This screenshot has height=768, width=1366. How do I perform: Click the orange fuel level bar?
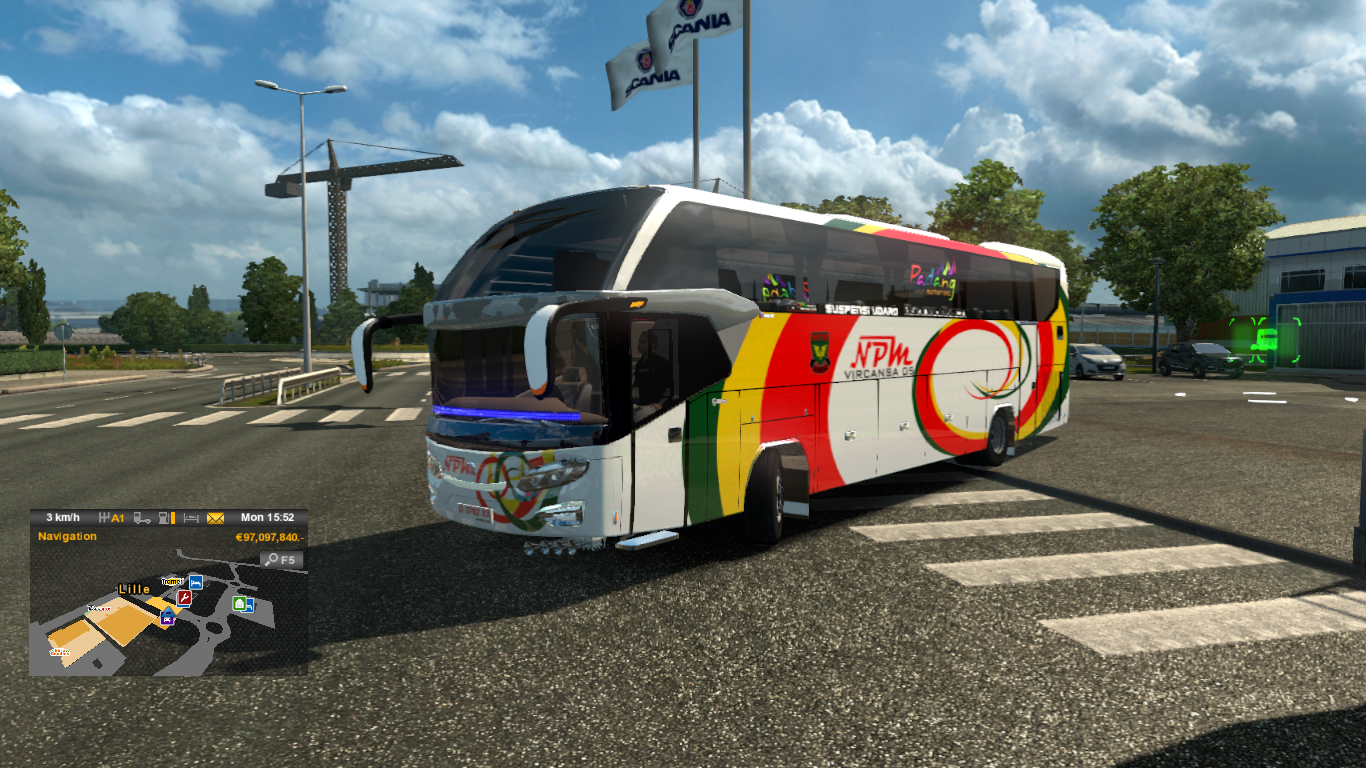[172, 518]
